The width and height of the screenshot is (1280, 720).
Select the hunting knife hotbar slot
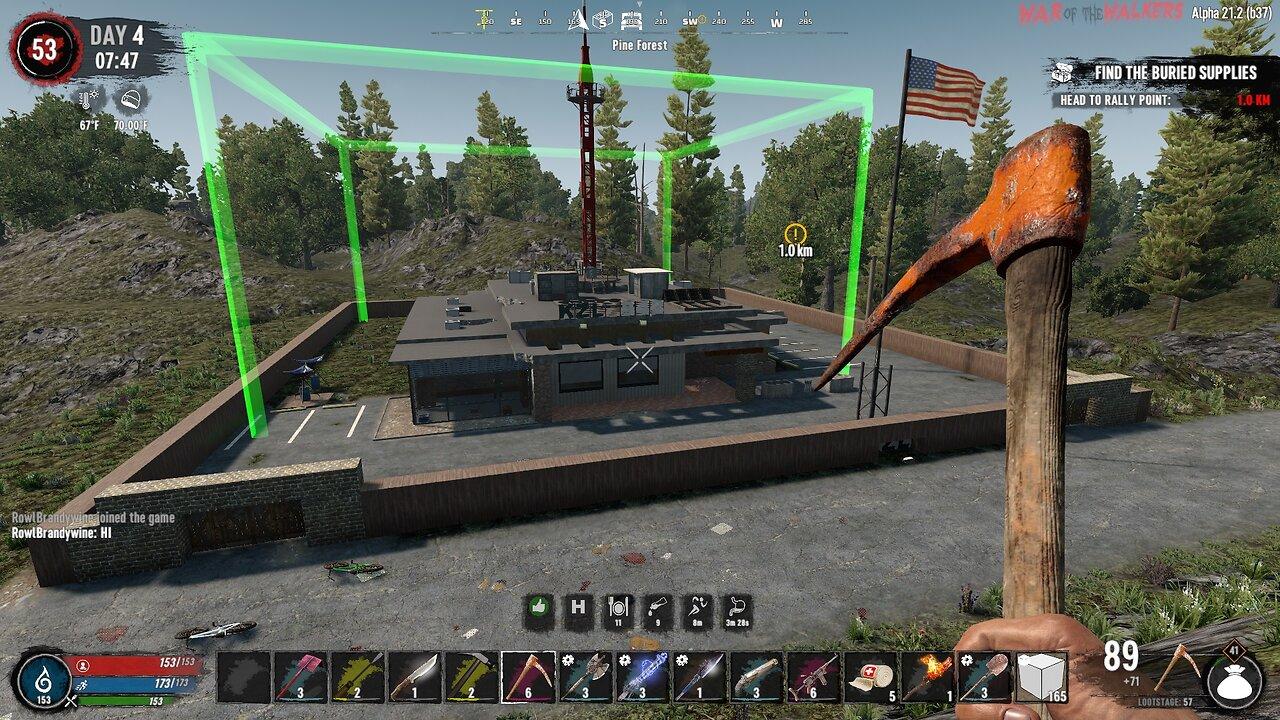(x=415, y=676)
